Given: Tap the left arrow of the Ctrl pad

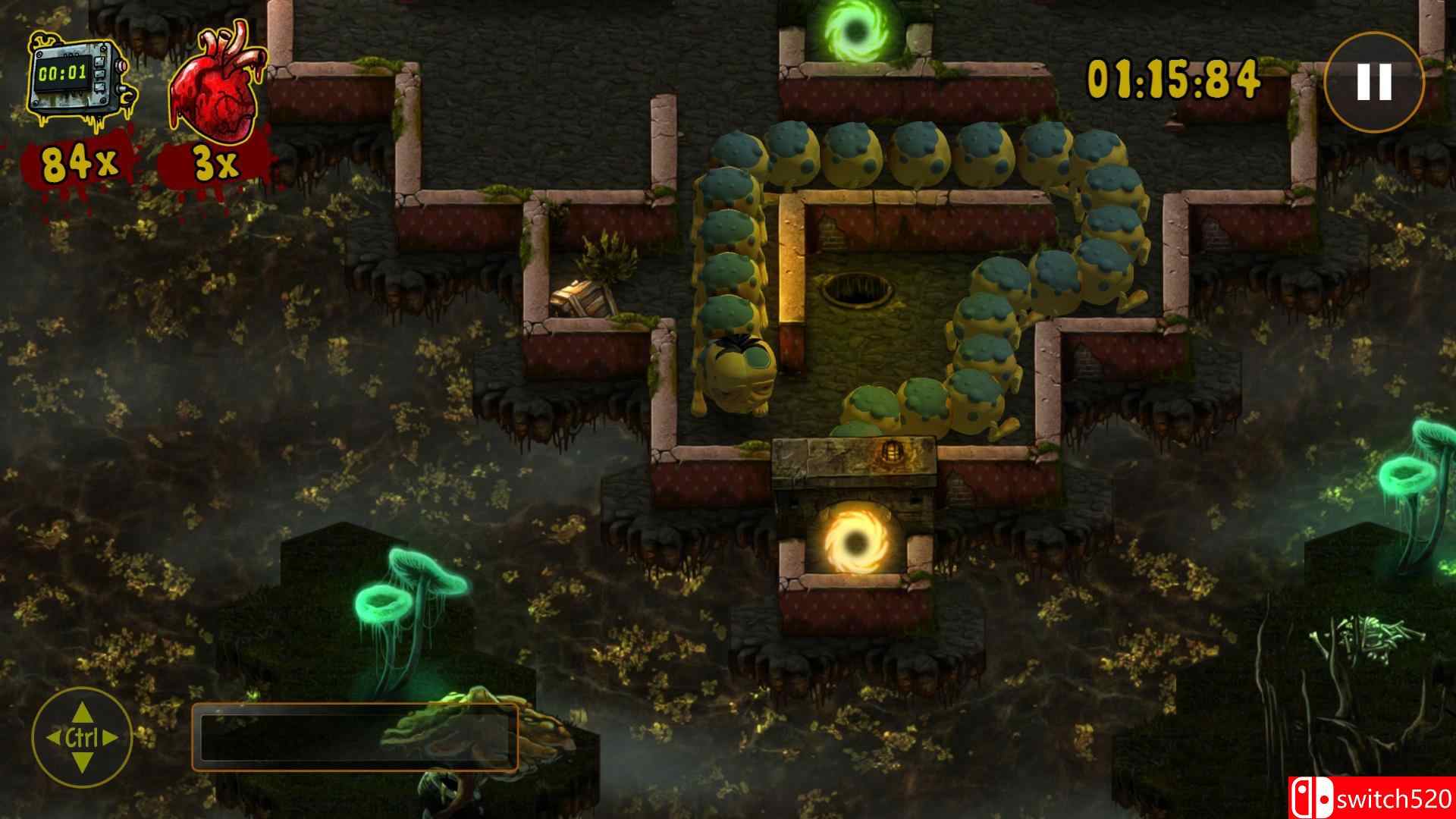Looking at the screenshot, I should click(53, 736).
